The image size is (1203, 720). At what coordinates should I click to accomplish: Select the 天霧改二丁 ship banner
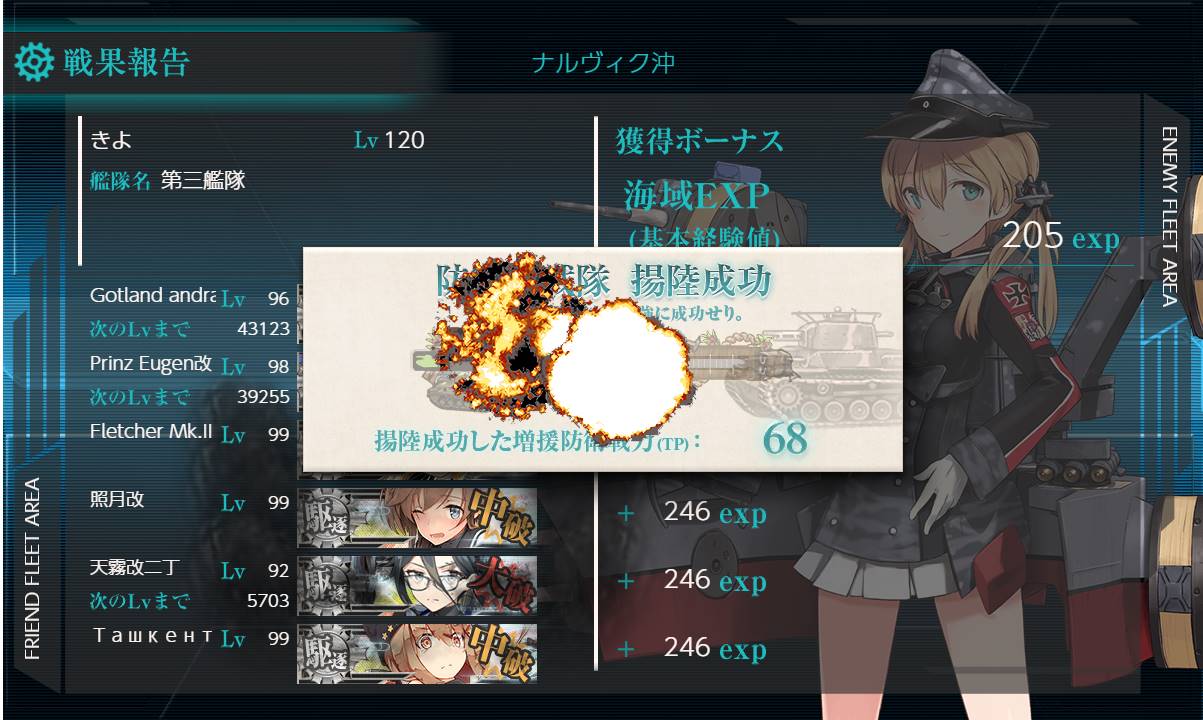pyautogui.click(x=417, y=585)
